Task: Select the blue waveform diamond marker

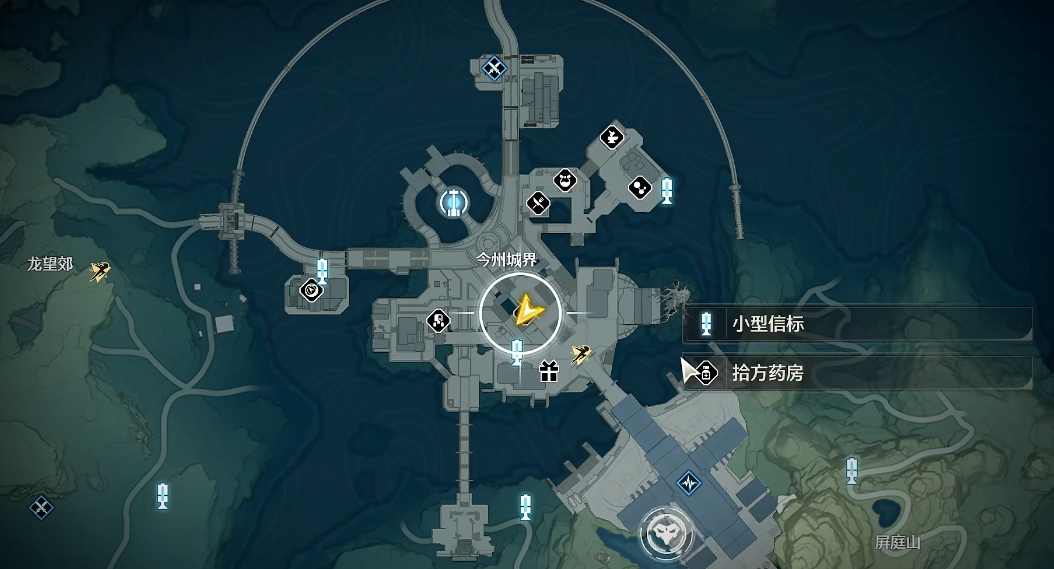Action: pyautogui.click(x=689, y=481)
